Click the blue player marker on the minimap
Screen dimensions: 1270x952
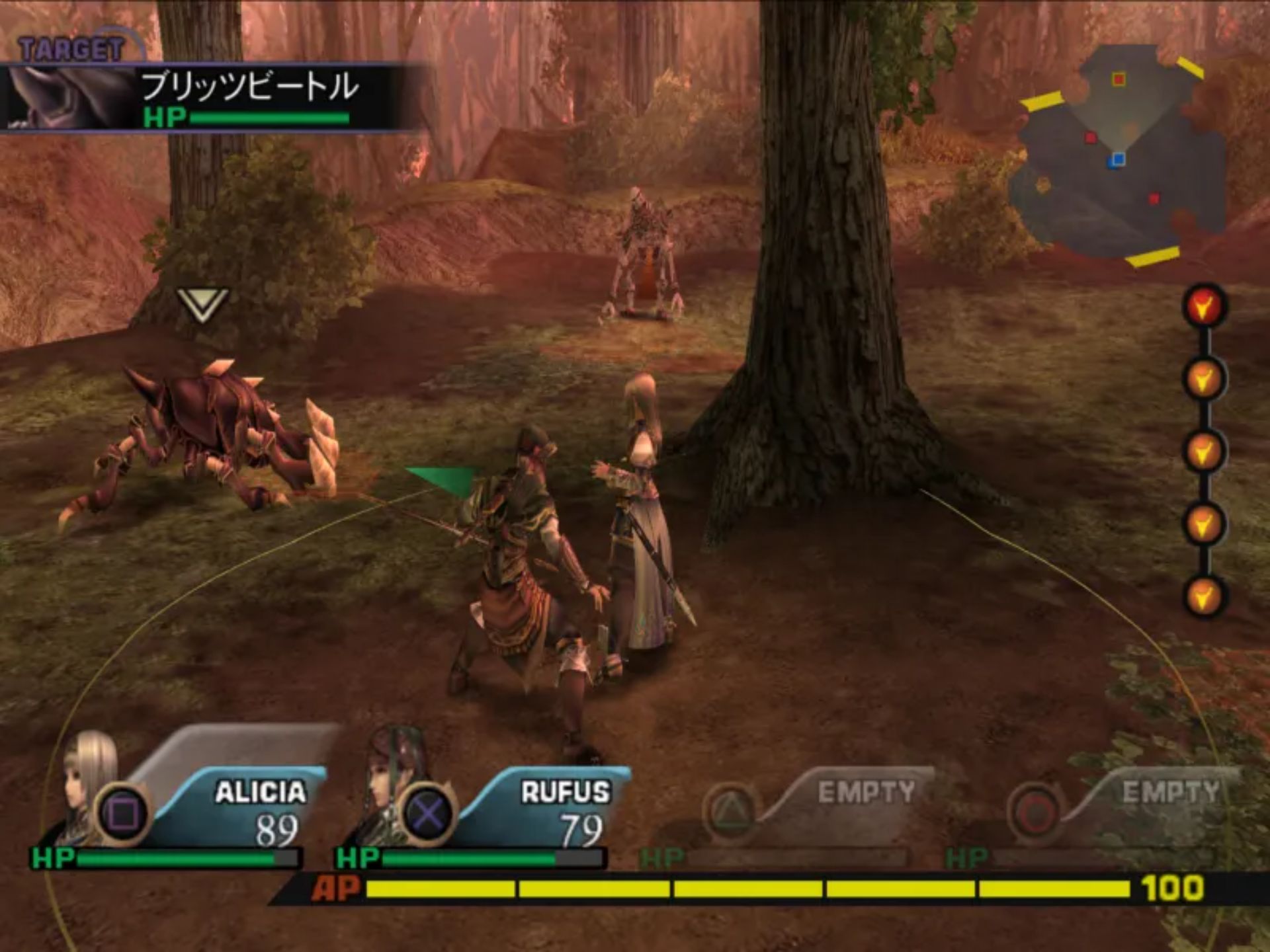1118,159
